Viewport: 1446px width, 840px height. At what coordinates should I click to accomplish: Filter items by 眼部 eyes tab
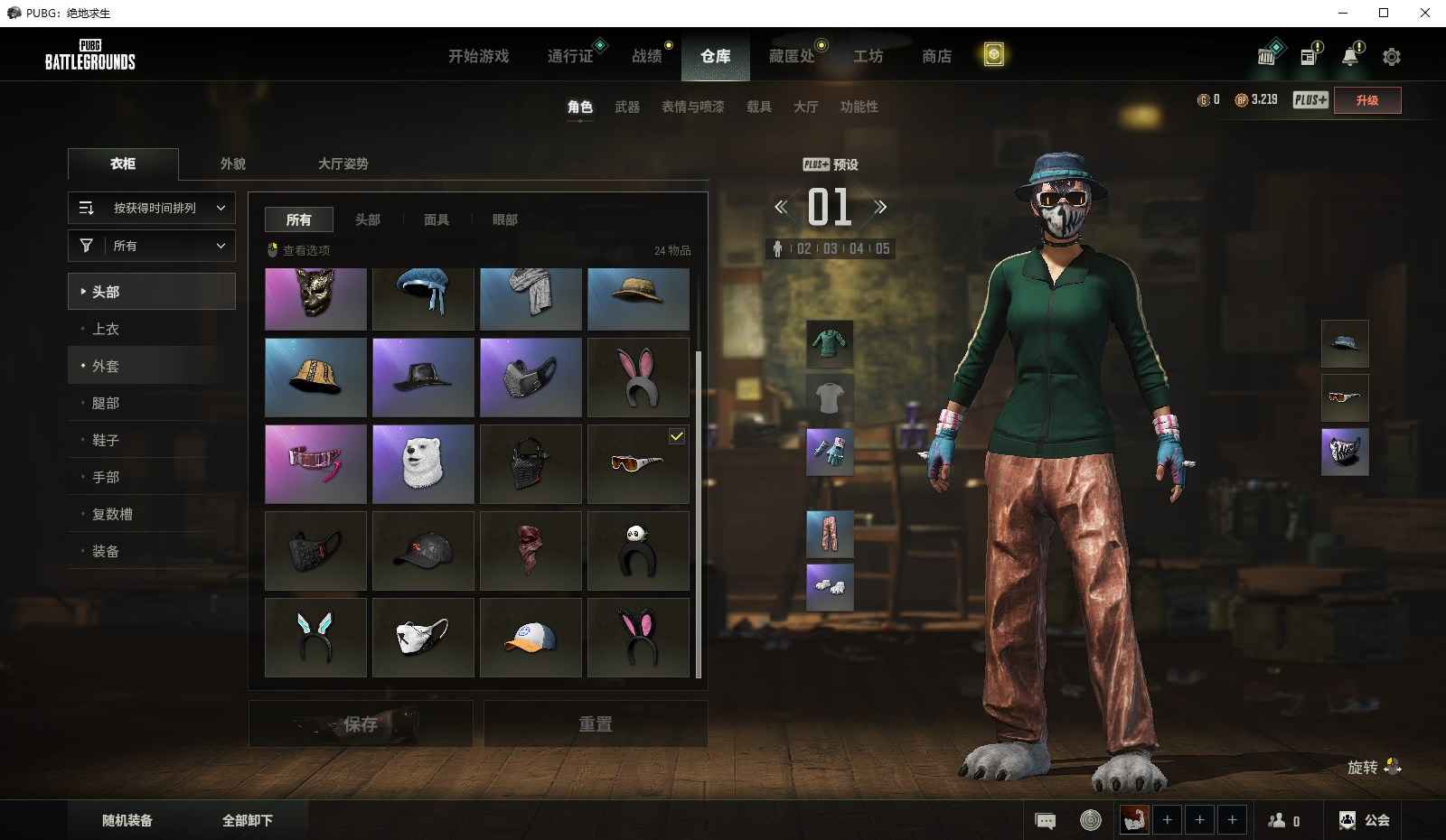[x=504, y=219]
